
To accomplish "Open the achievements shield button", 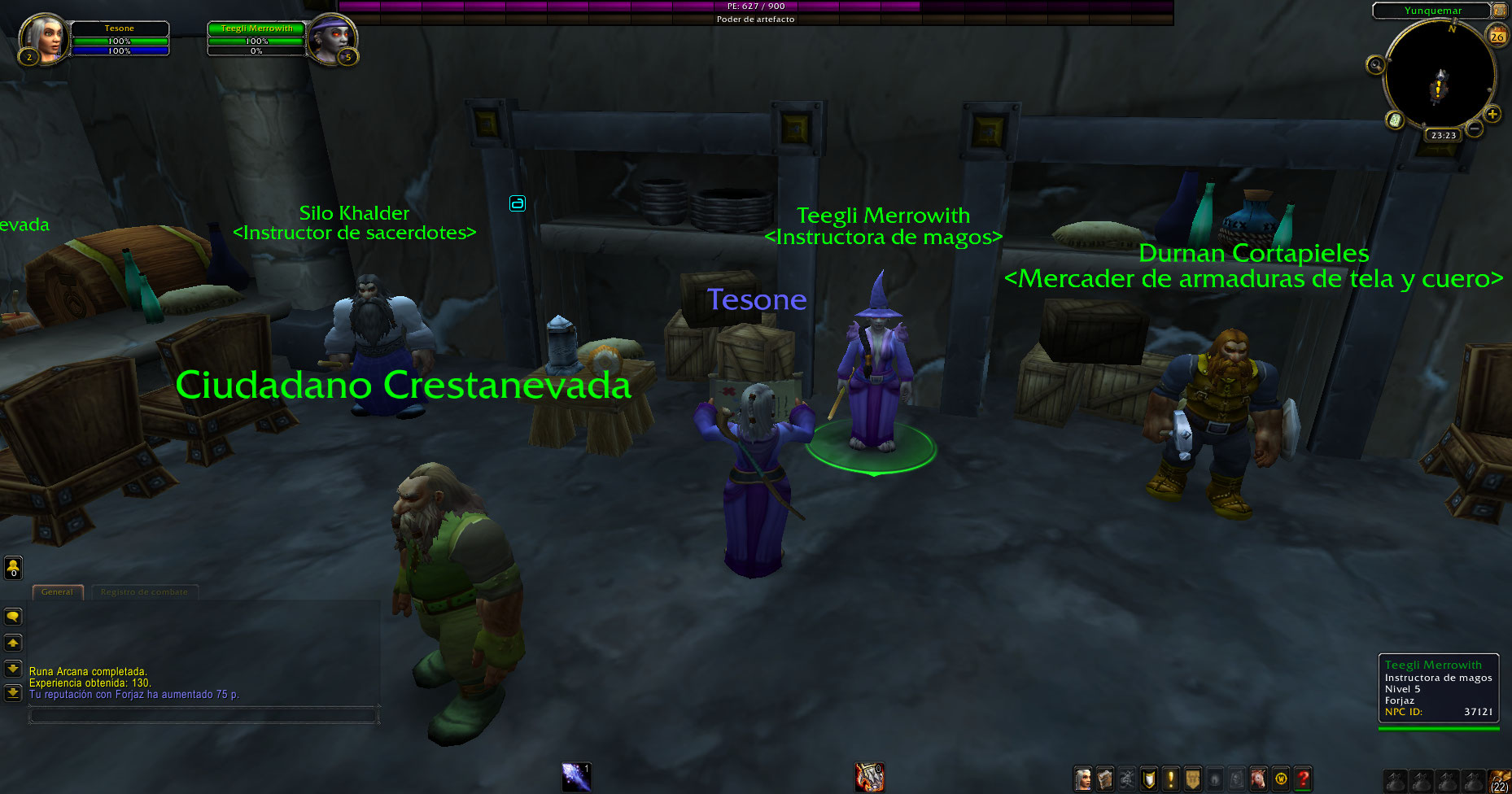I will (1148, 779).
